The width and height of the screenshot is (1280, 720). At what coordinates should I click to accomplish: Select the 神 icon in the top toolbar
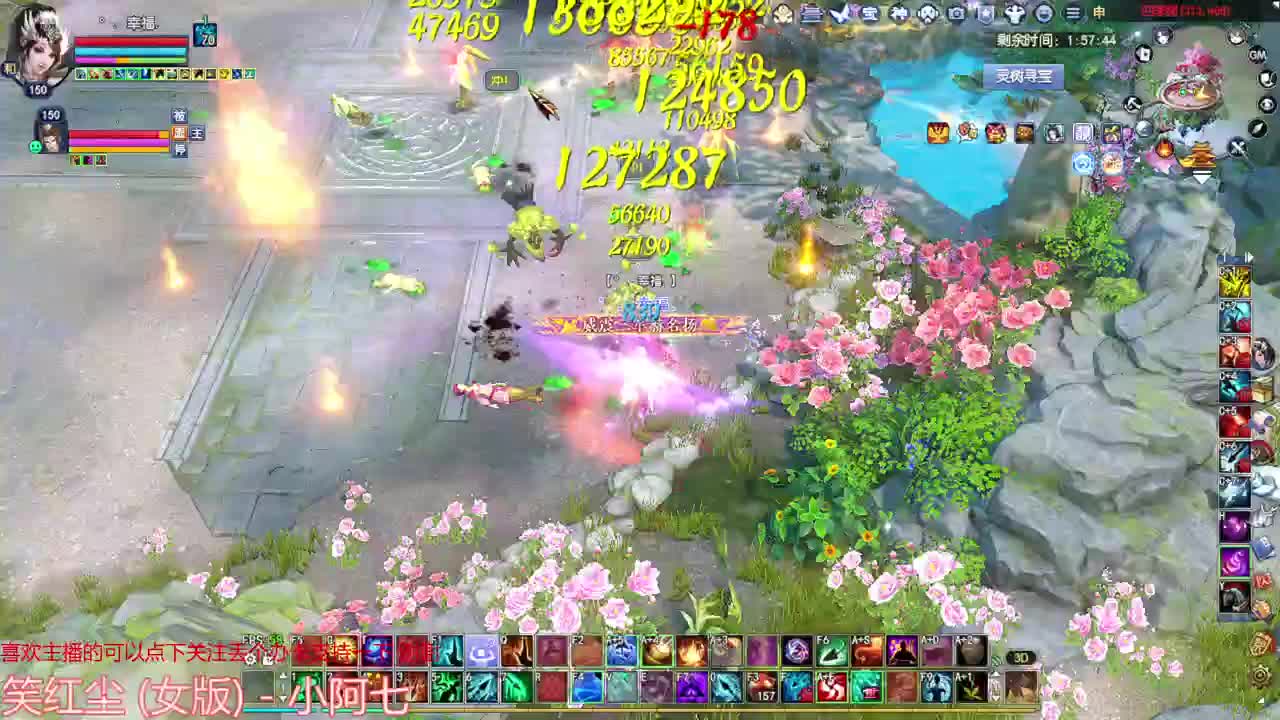(x=899, y=13)
